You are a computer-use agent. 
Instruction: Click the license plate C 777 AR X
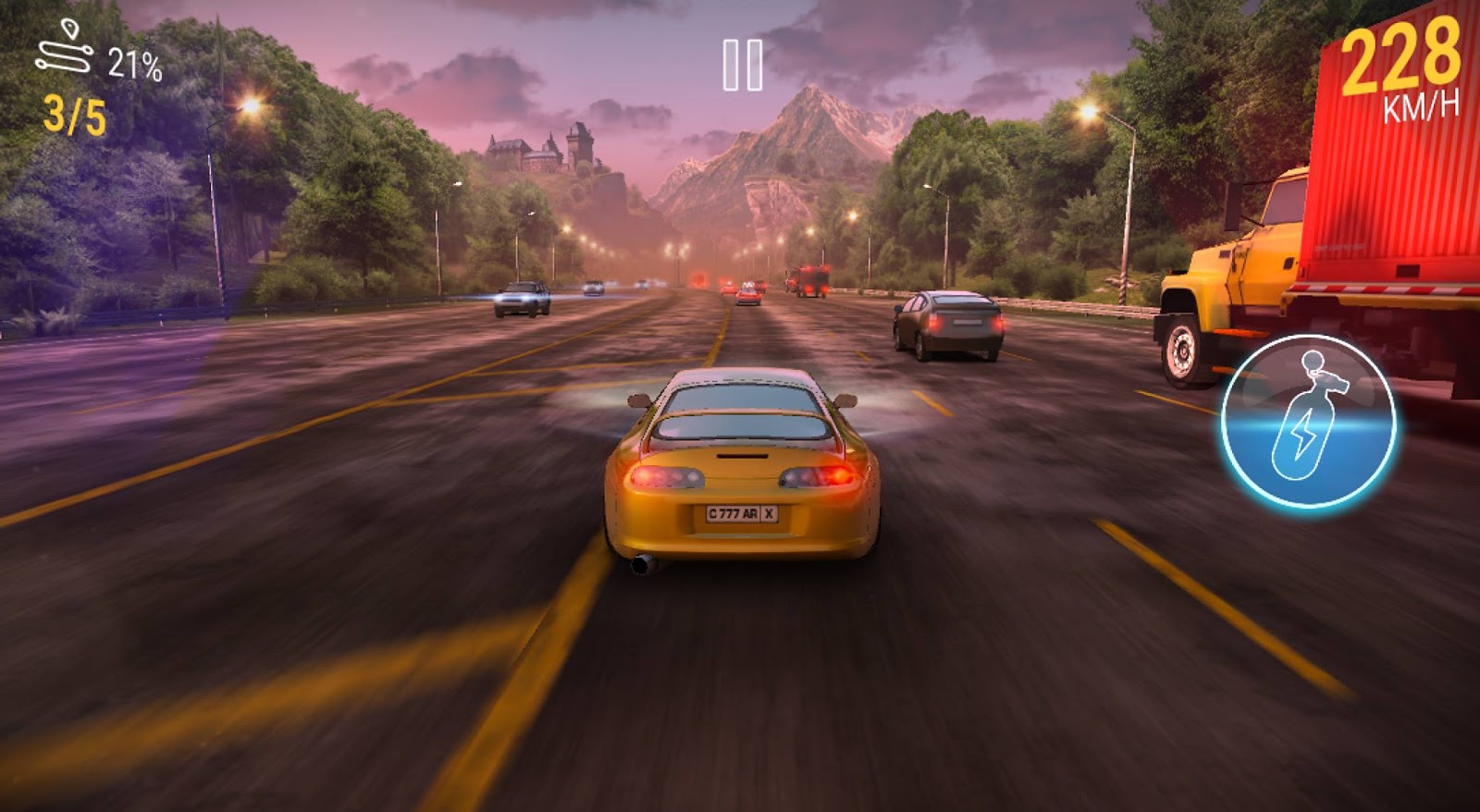743,514
